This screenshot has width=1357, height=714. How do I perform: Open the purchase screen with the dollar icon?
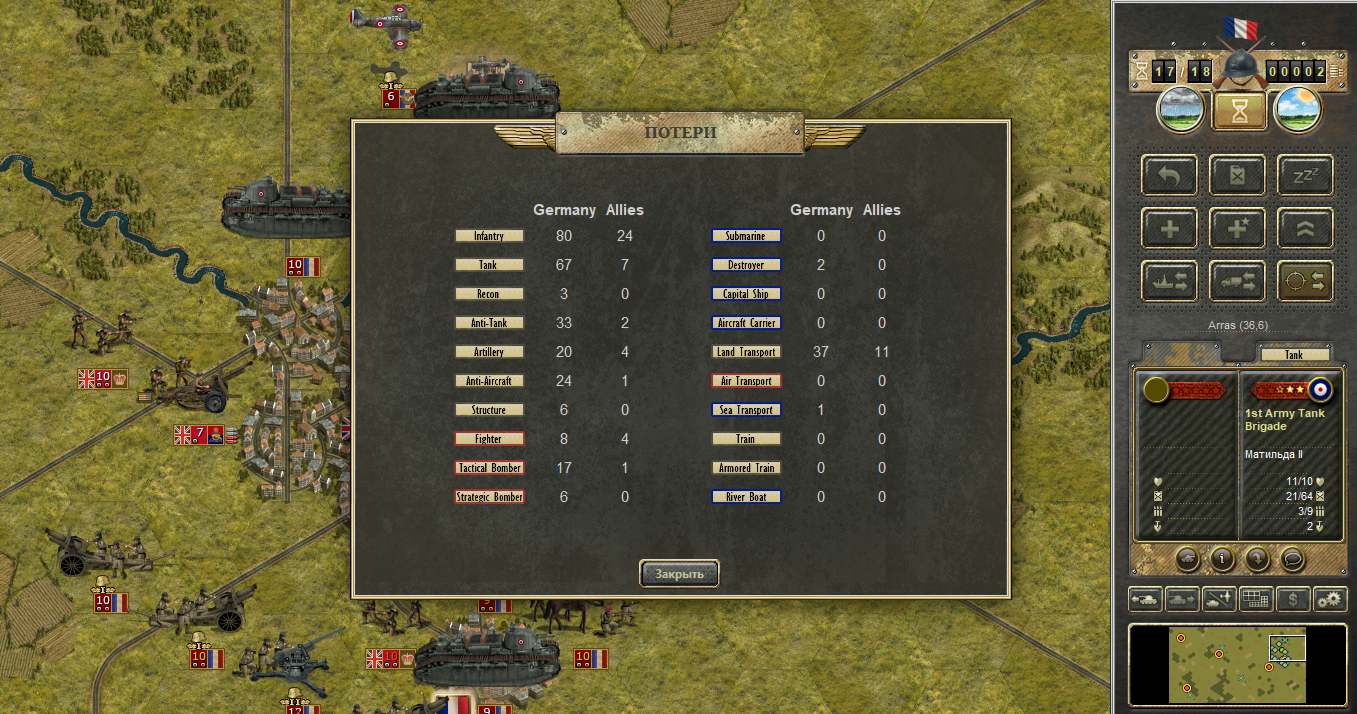click(x=1293, y=599)
